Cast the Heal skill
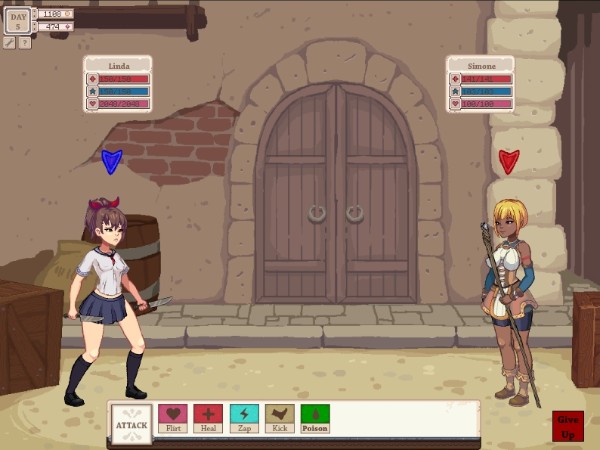The height and width of the screenshot is (450, 600). click(x=208, y=418)
